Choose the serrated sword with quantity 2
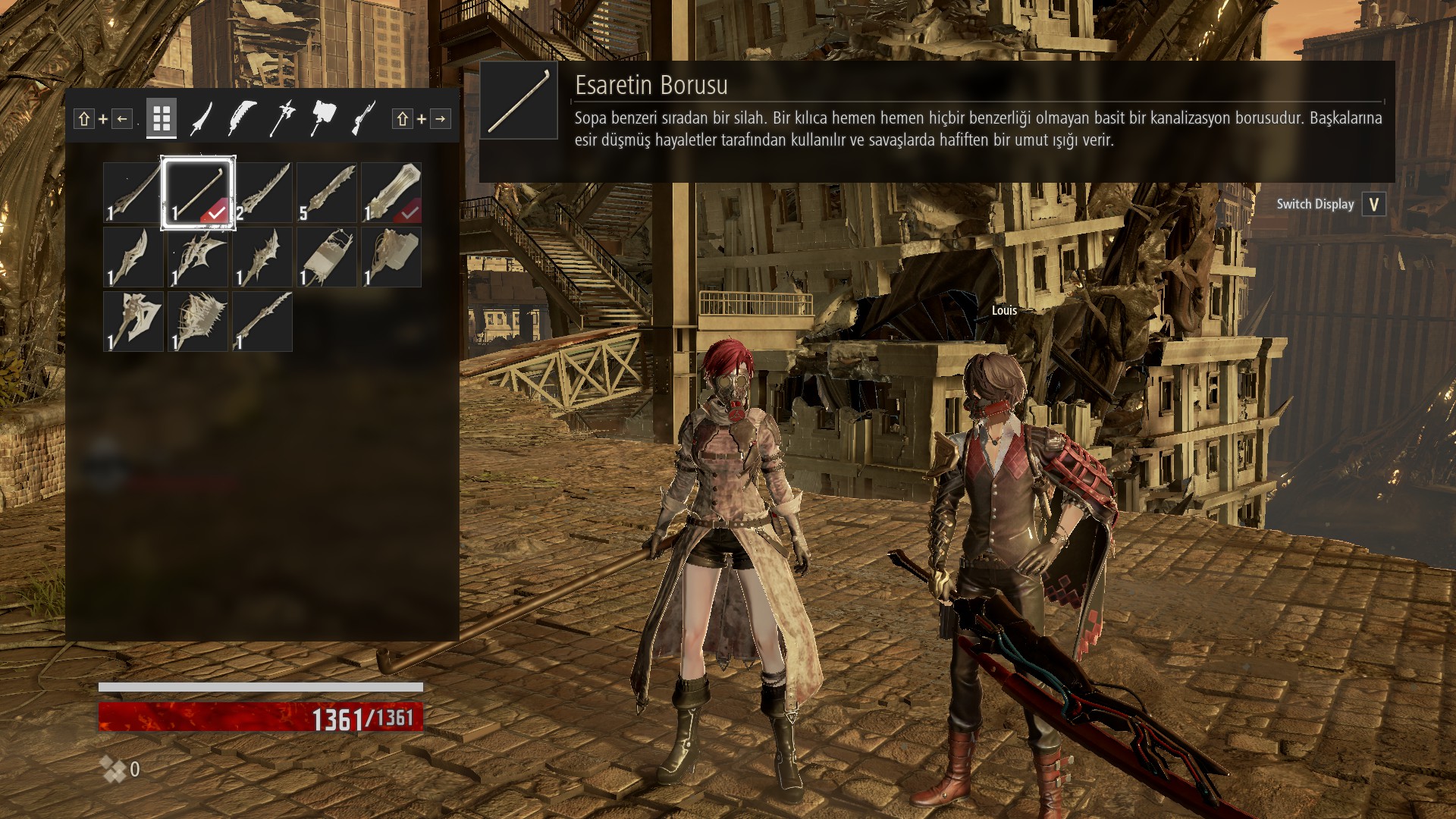This screenshot has width=1456, height=819. pos(262,193)
